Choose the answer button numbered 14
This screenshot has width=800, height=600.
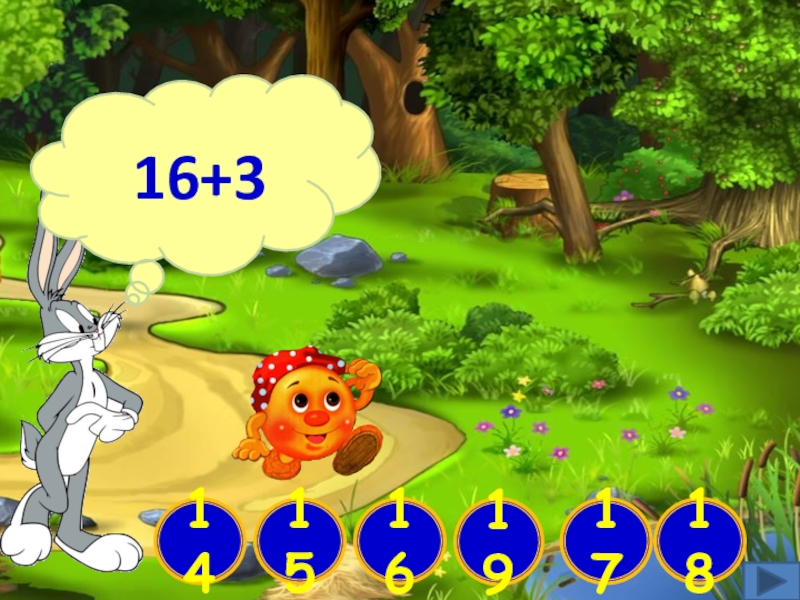coord(199,542)
